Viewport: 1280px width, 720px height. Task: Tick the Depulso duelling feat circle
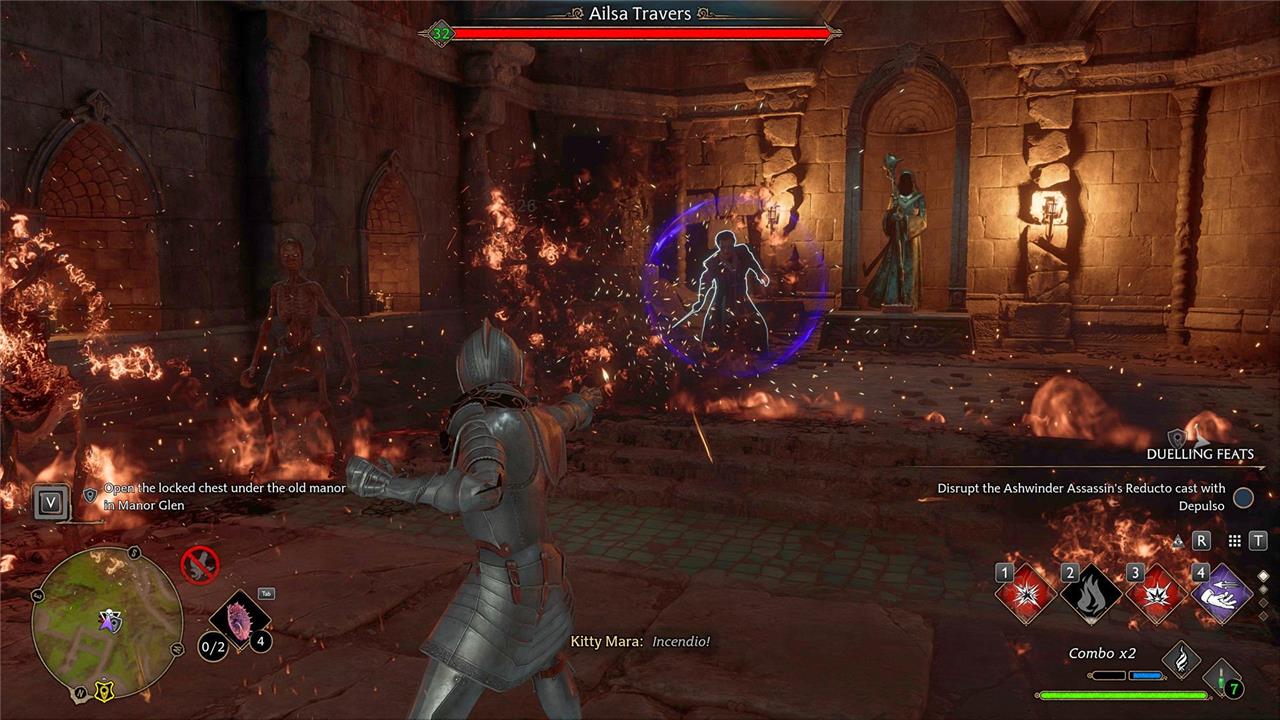[1243, 497]
